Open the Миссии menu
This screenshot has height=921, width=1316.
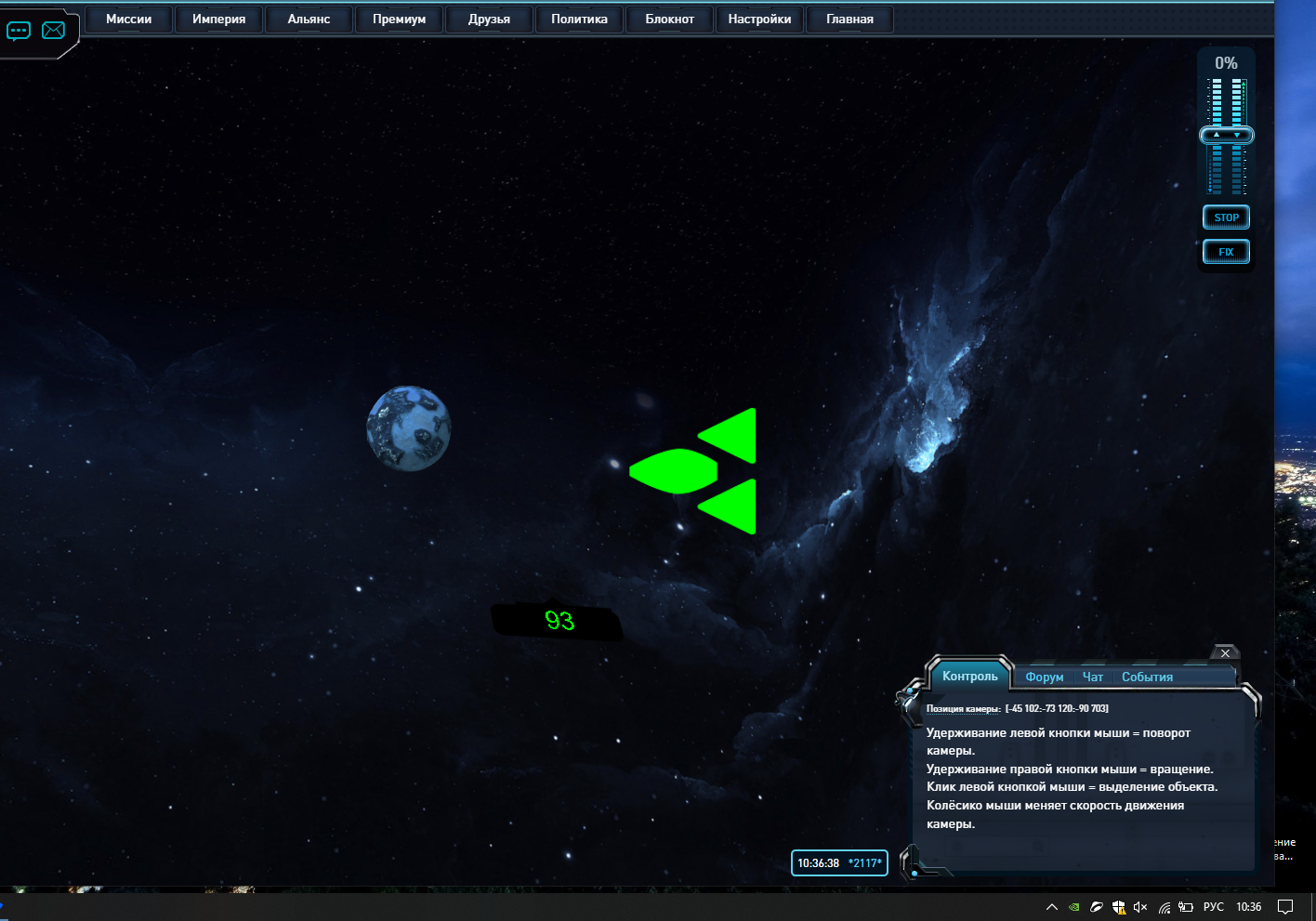pos(128,20)
